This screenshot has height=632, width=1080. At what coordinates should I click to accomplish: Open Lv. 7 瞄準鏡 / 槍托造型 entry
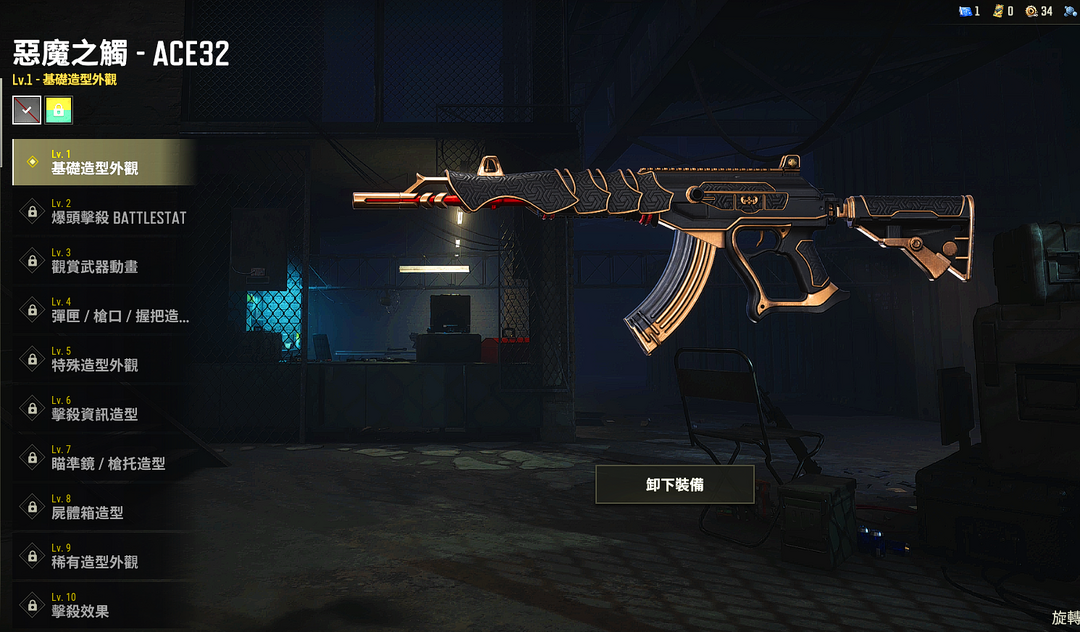coord(102,457)
